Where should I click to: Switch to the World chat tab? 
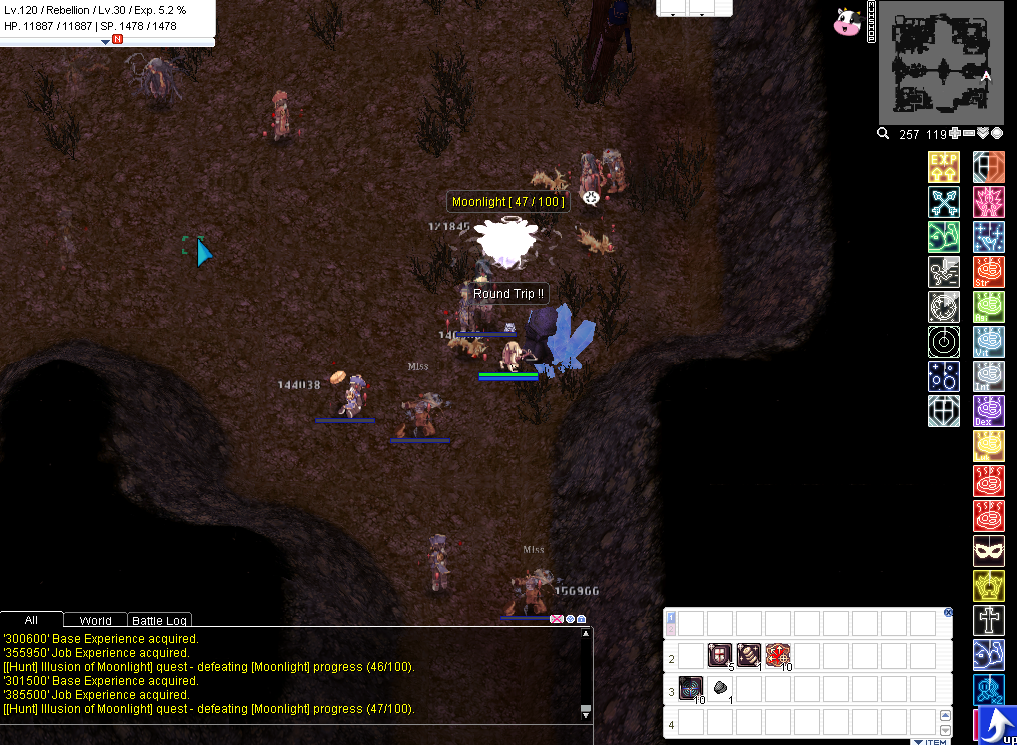tap(95, 621)
